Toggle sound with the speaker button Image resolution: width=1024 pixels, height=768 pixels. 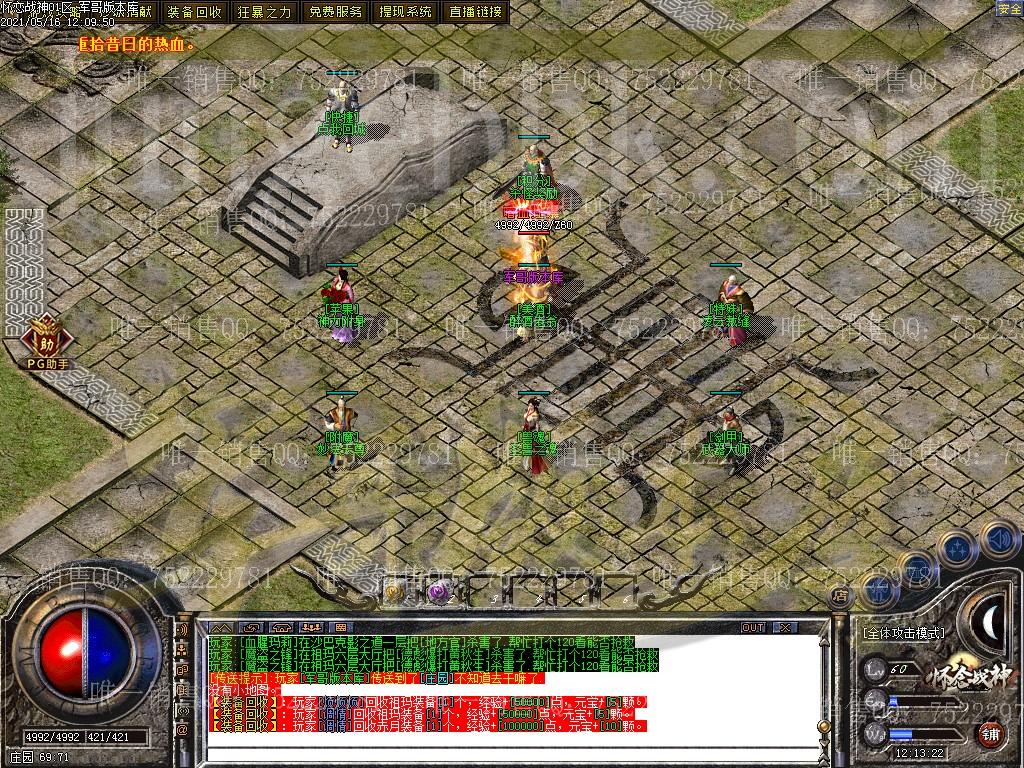tap(998, 539)
